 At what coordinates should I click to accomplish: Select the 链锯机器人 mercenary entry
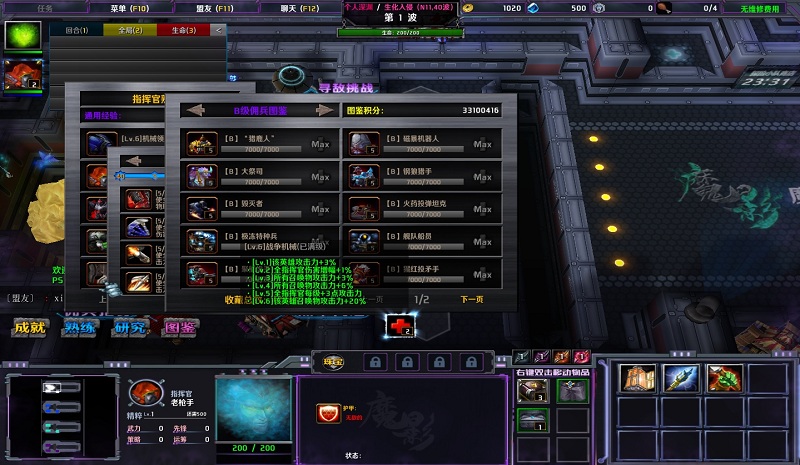pos(420,143)
